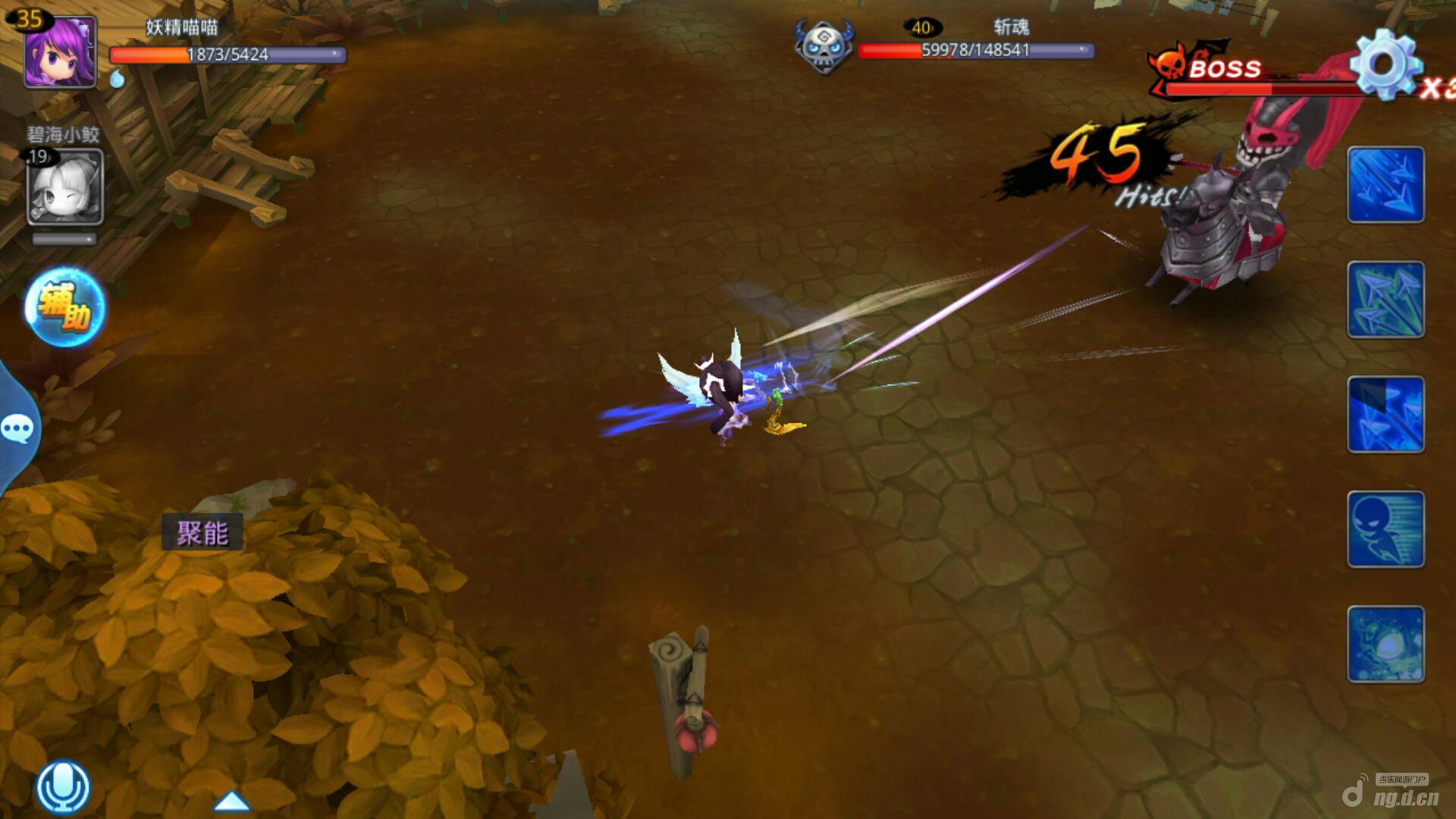
Task: Select the 妖精喵喵 player portrait
Action: (x=61, y=52)
